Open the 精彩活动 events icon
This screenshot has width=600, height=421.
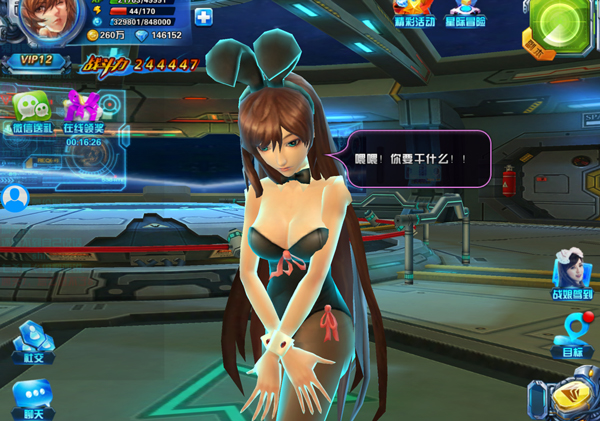click(x=414, y=12)
